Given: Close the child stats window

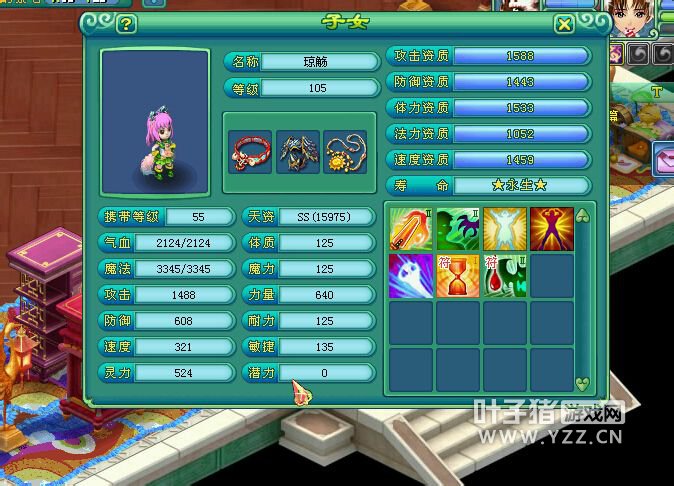Looking at the screenshot, I should pos(564,25).
